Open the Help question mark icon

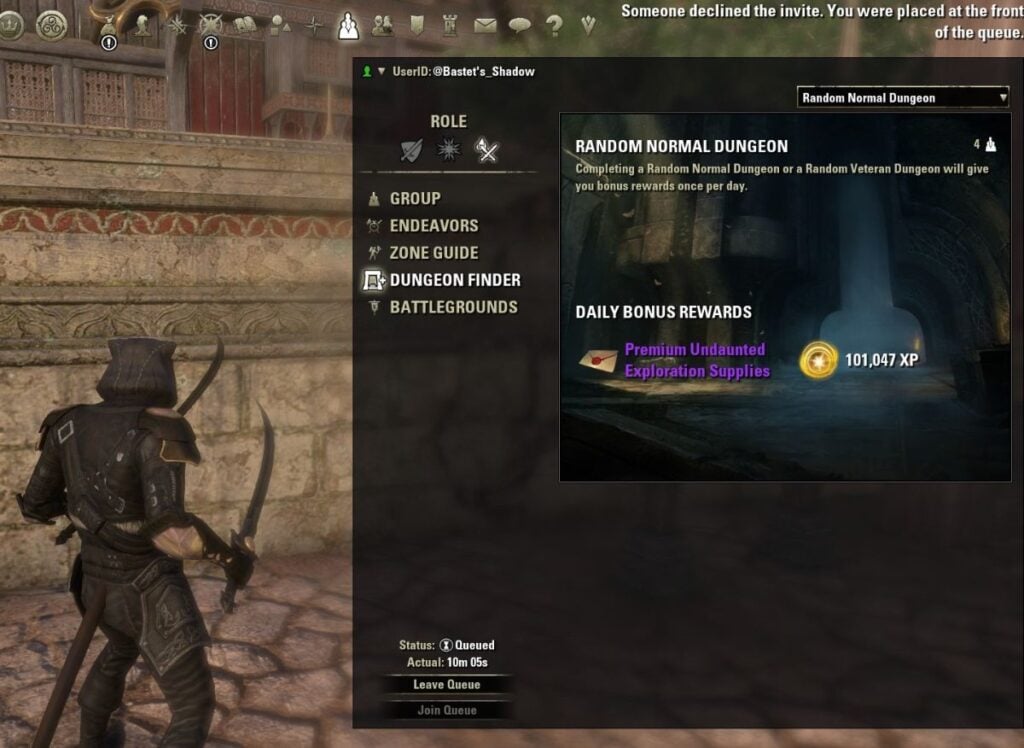pos(553,26)
